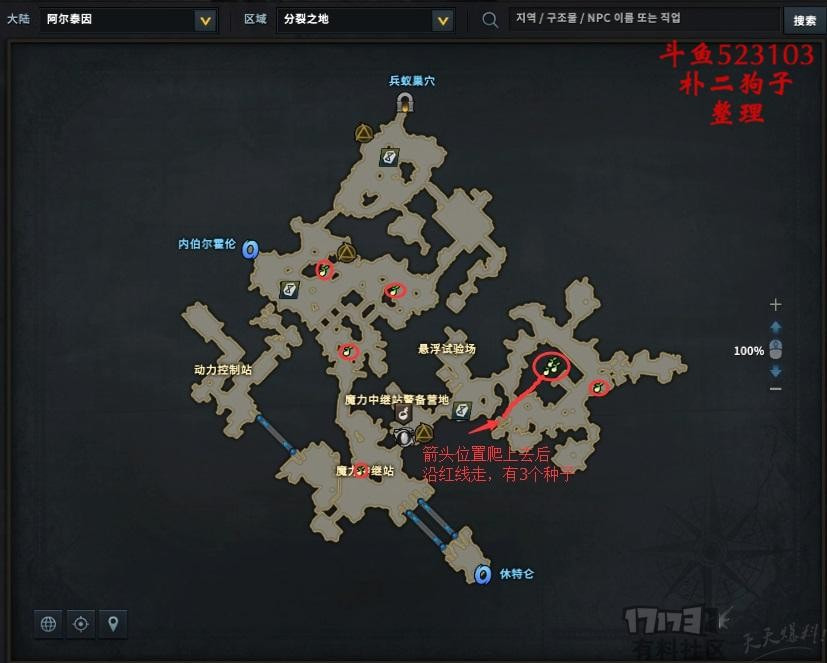Screen dimensions: 827x663
Task: Click the large circled seed marker
Action: click(551, 367)
